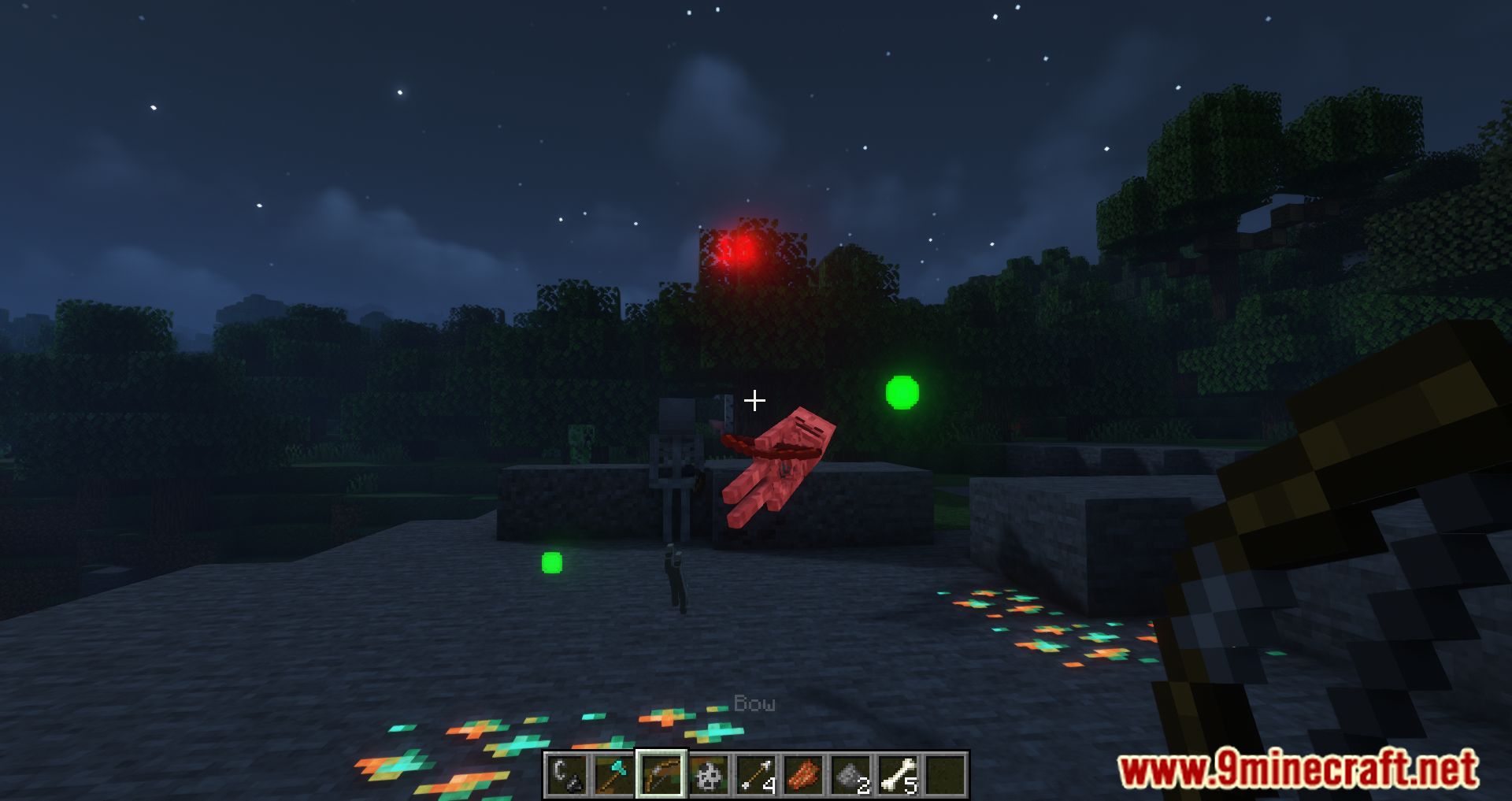Click the glowing ore cluster at bottom left
The image size is (1512, 801).
457,748
